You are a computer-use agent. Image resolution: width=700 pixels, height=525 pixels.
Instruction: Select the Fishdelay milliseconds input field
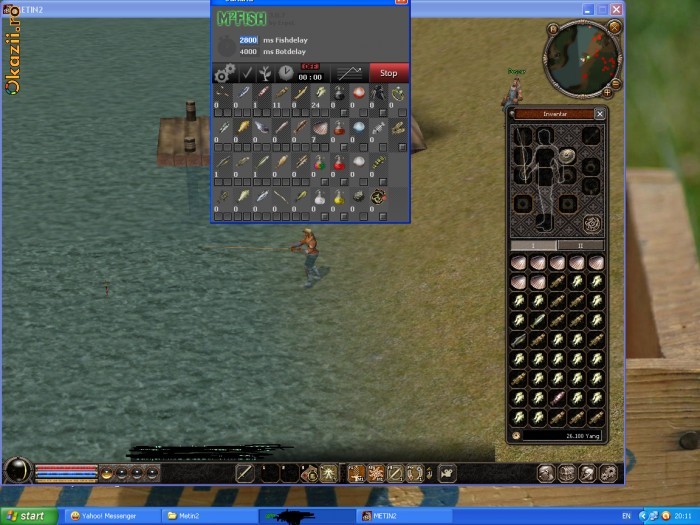[x=248, y=40]
